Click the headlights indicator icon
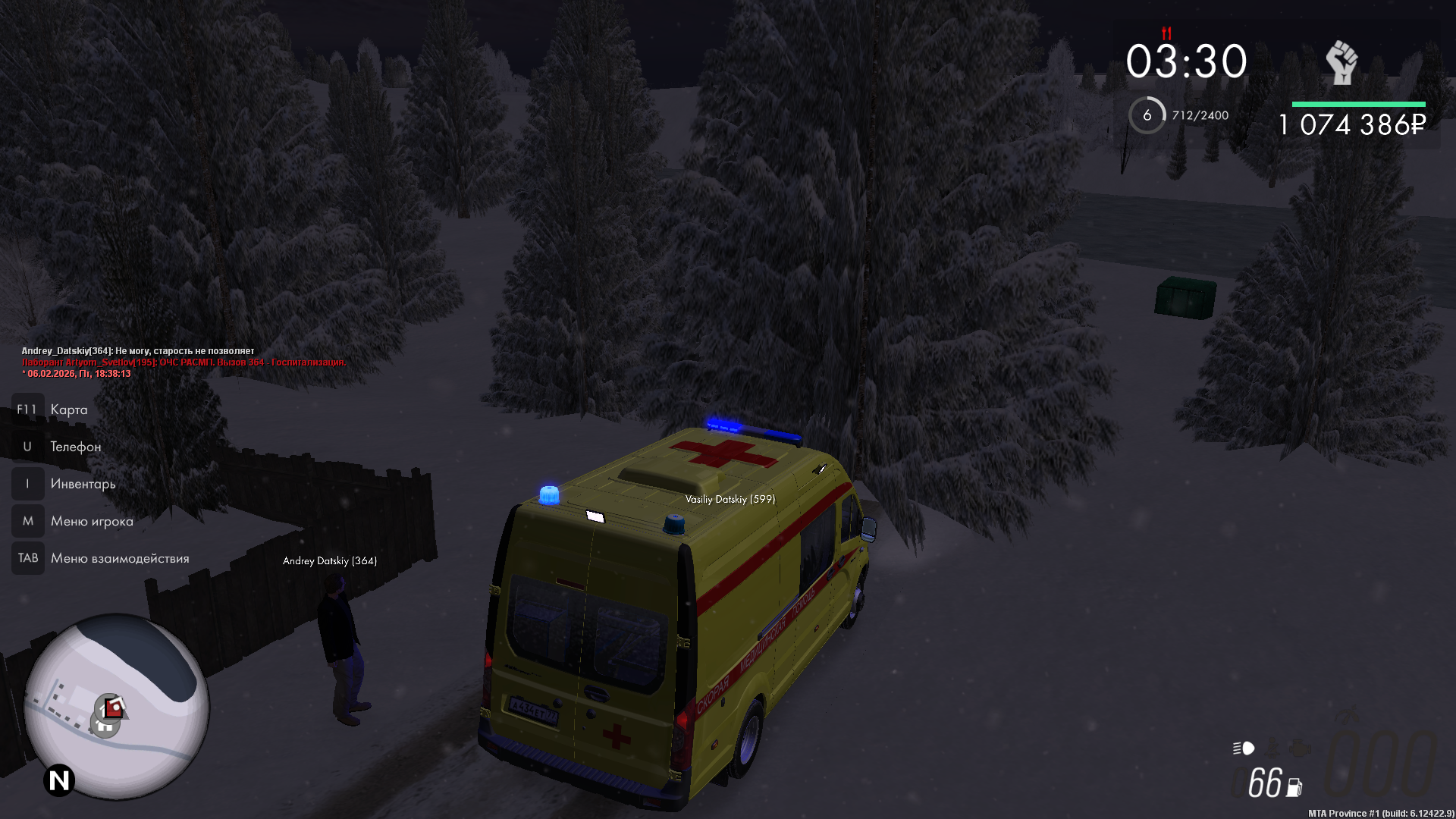This screenshot has width=1456, height=819. [1244, 748]
